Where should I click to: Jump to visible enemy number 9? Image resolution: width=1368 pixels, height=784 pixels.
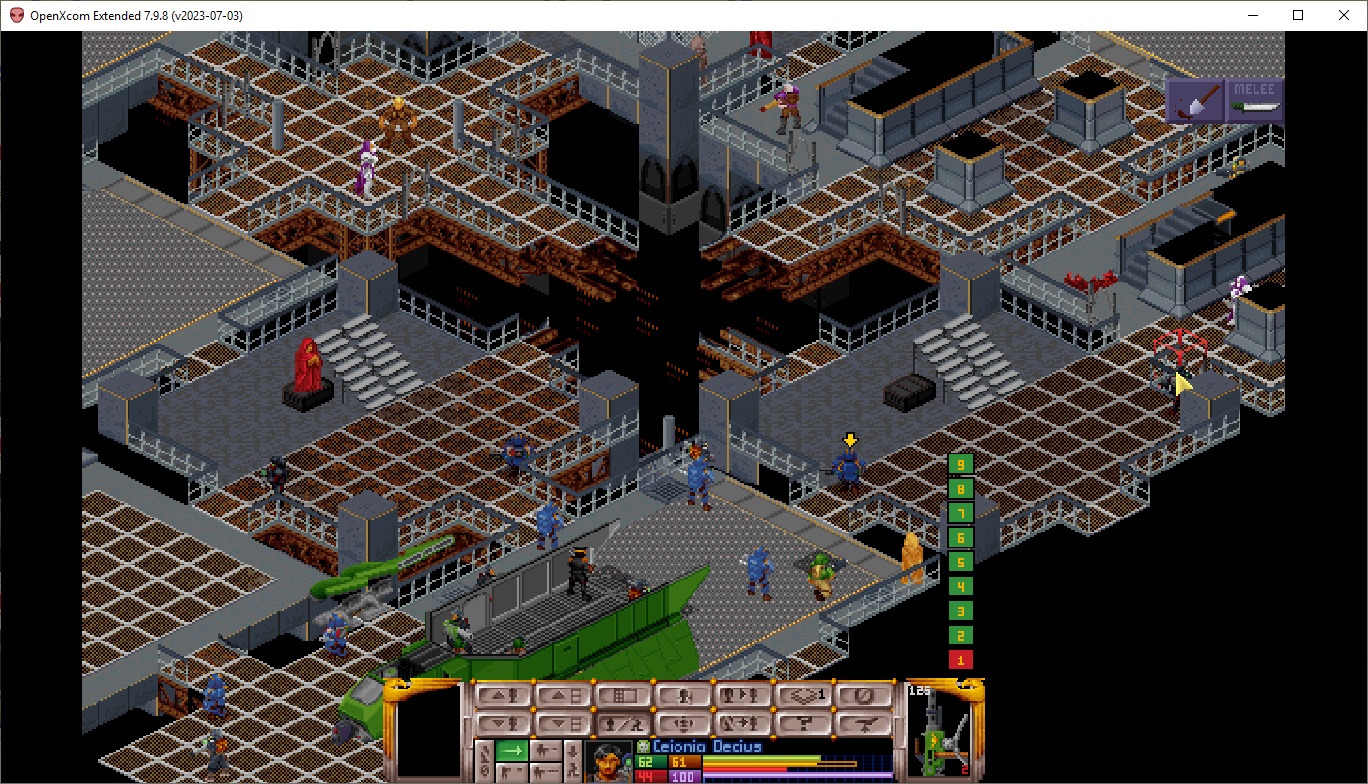[960, 464]
